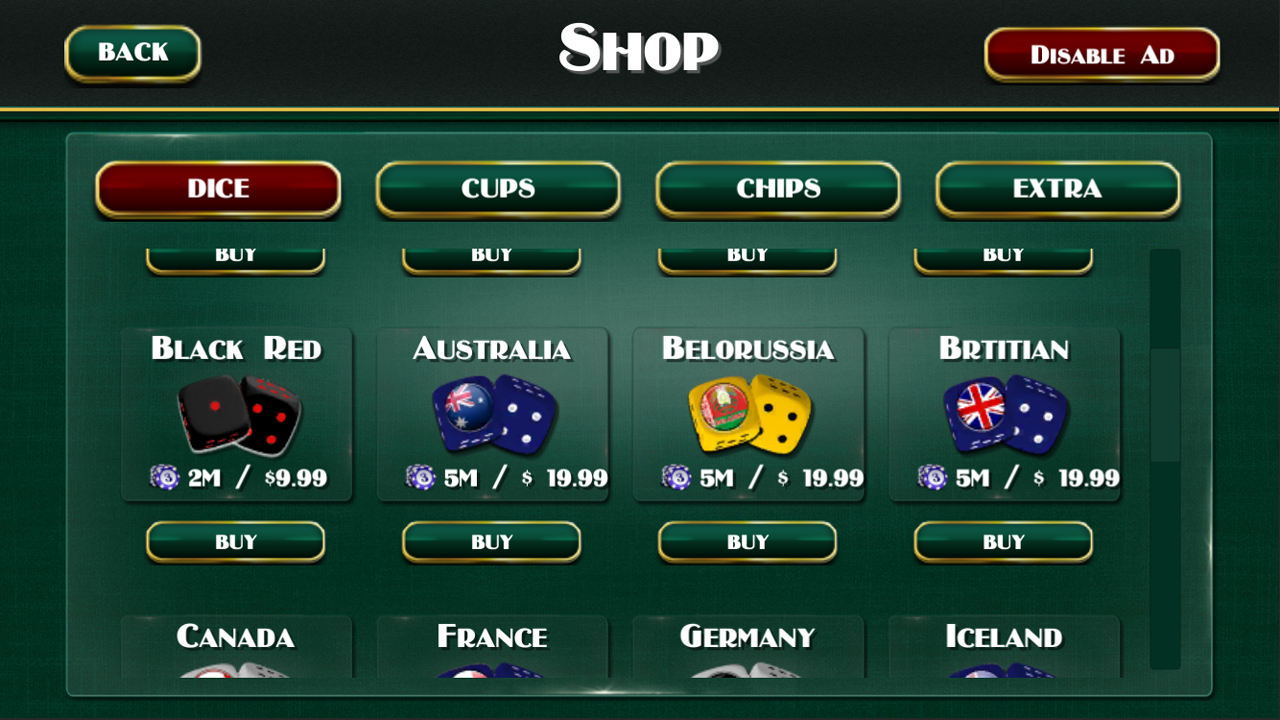Click the chip icon on the Brtitian card

coord(932,479)
